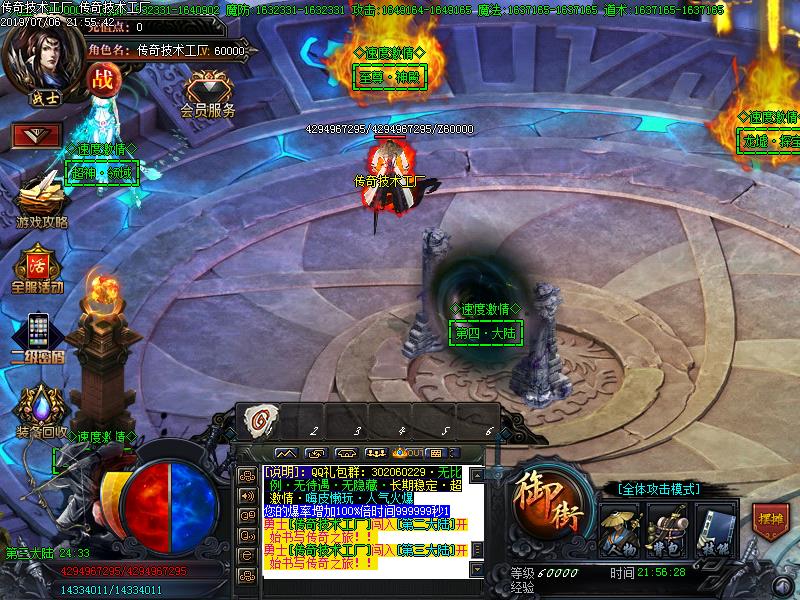Switch the 全体攻击模式 attack mode label
Screen dimensions: 800x600
(x=658, y=489)
